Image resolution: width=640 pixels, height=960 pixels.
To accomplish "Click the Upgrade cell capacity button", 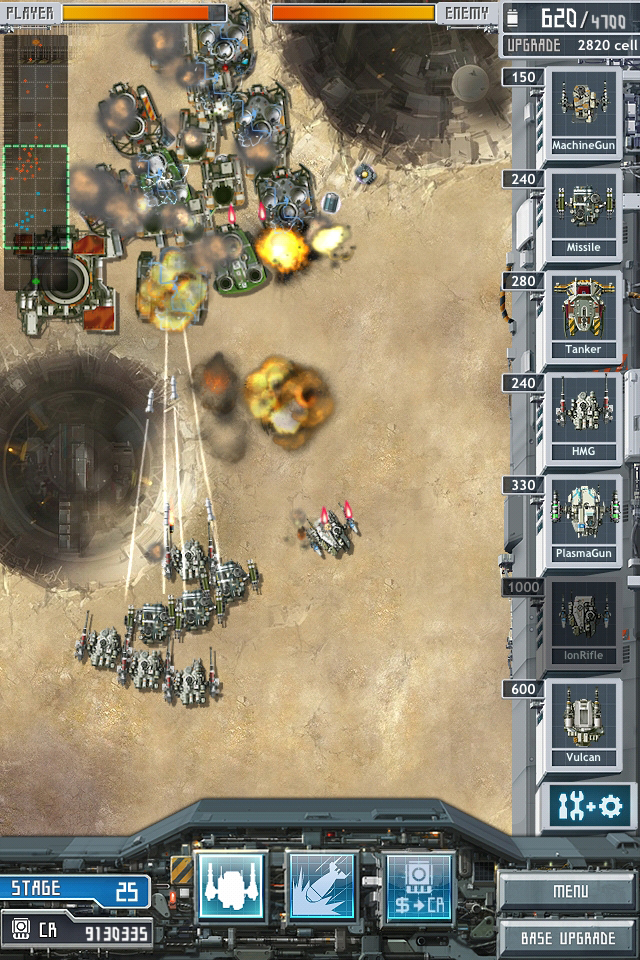I will [570, 45].
